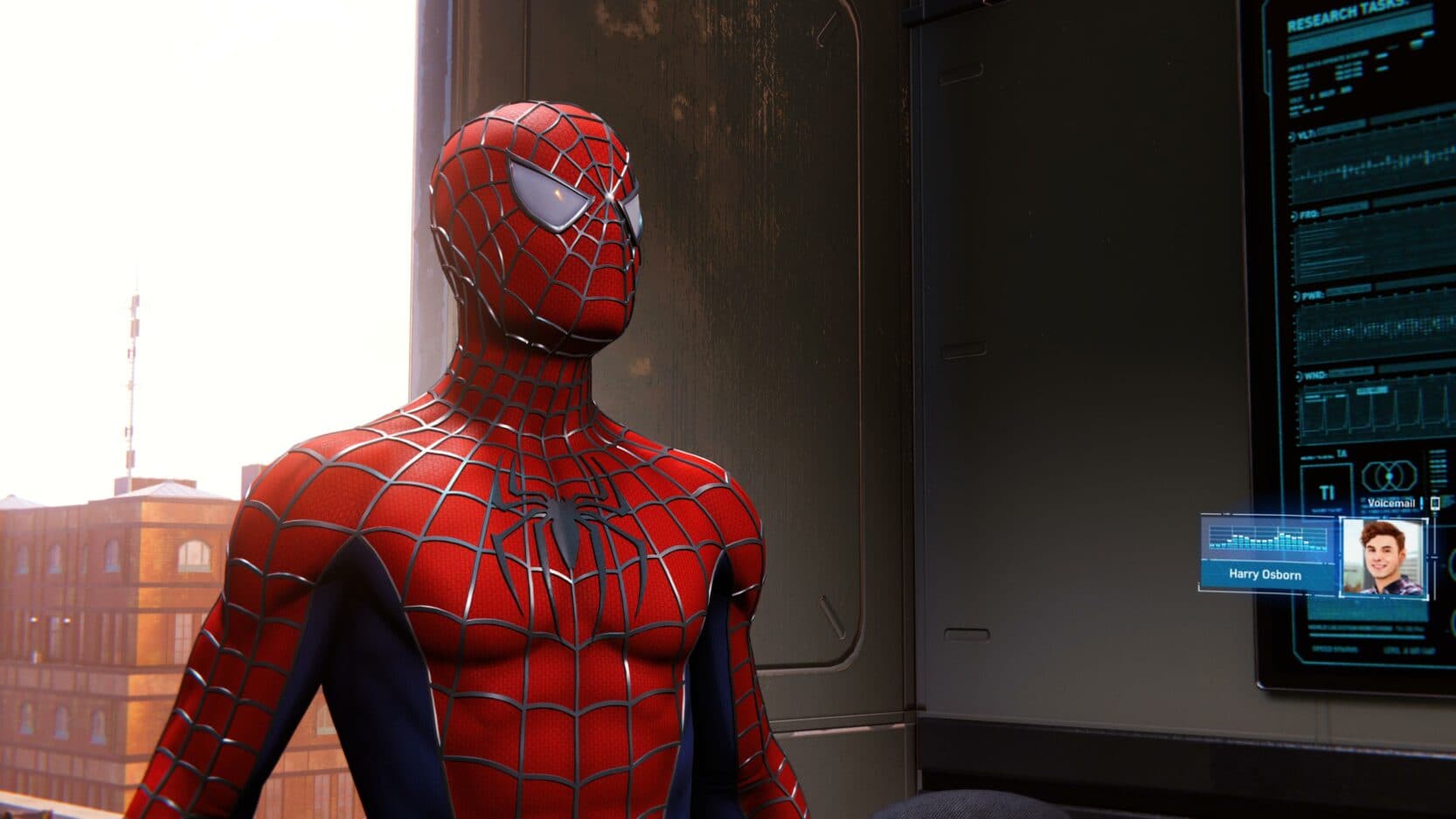Select the phone icon beside Voicemail
Viewport: 1456px width, 819px height.
pyautogui.click(x=1435, y=504)
